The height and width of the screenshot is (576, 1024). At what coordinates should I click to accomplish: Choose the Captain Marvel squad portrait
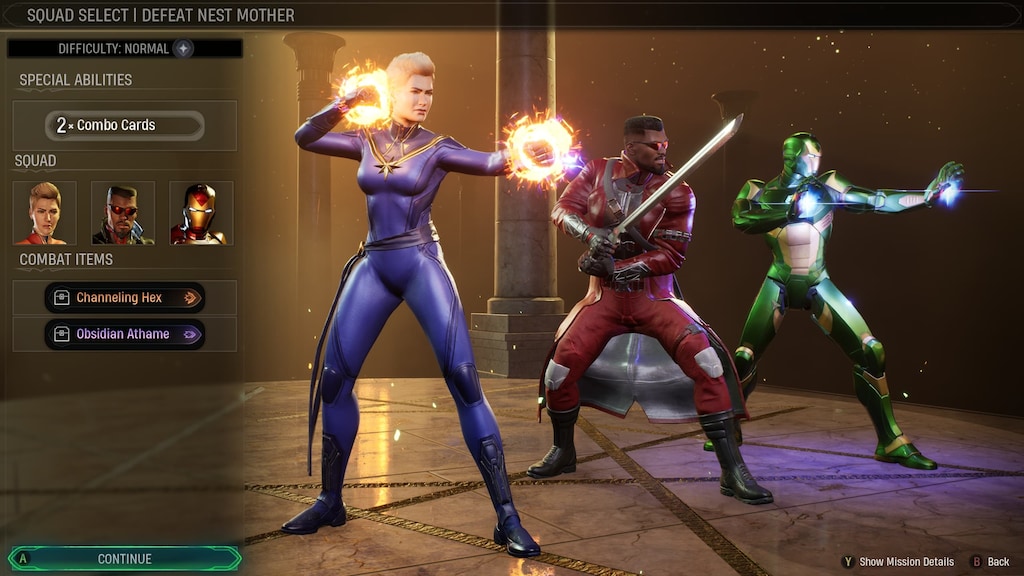45,213
